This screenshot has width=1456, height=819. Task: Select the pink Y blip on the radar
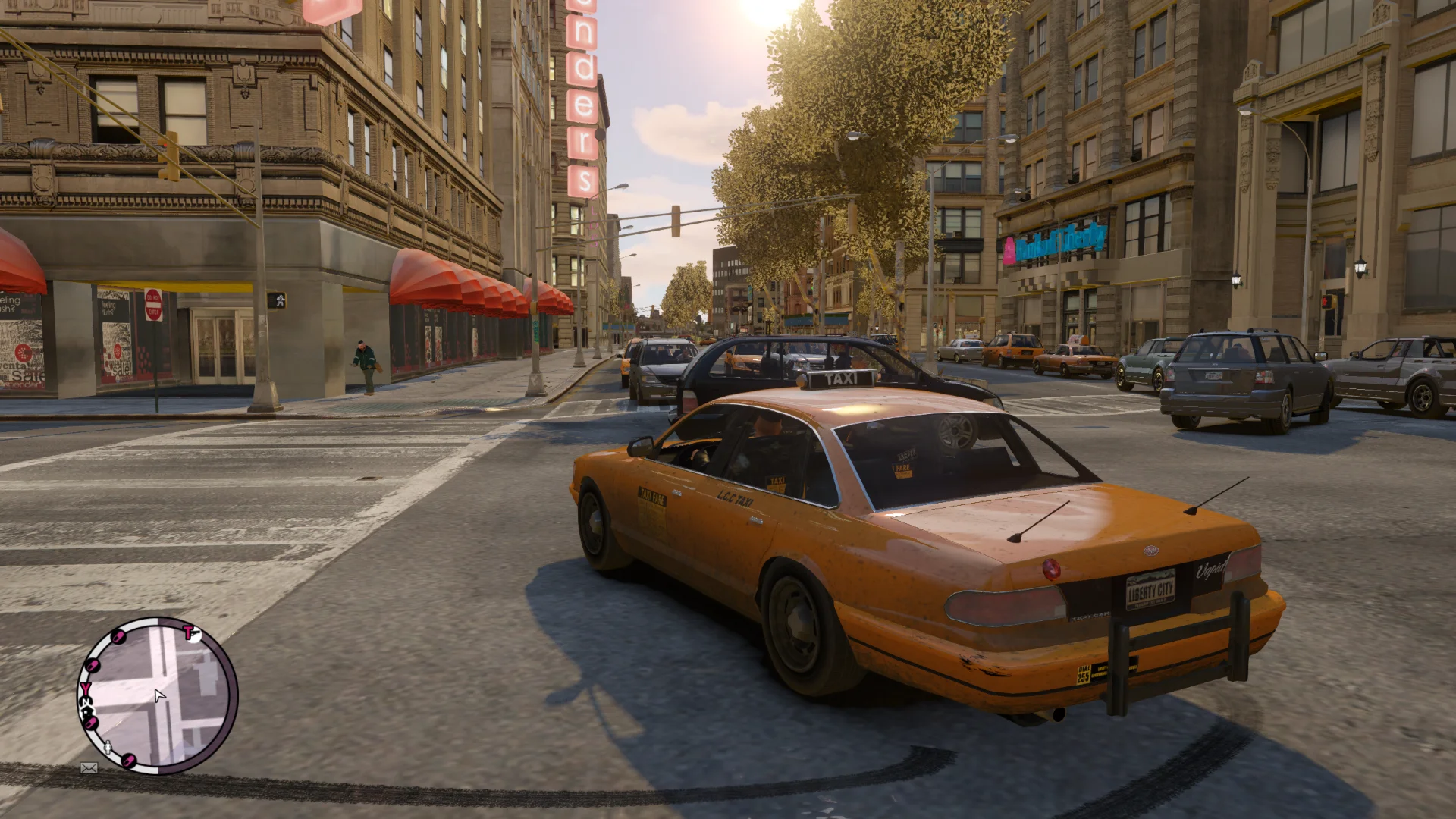(x=85, y=688)
